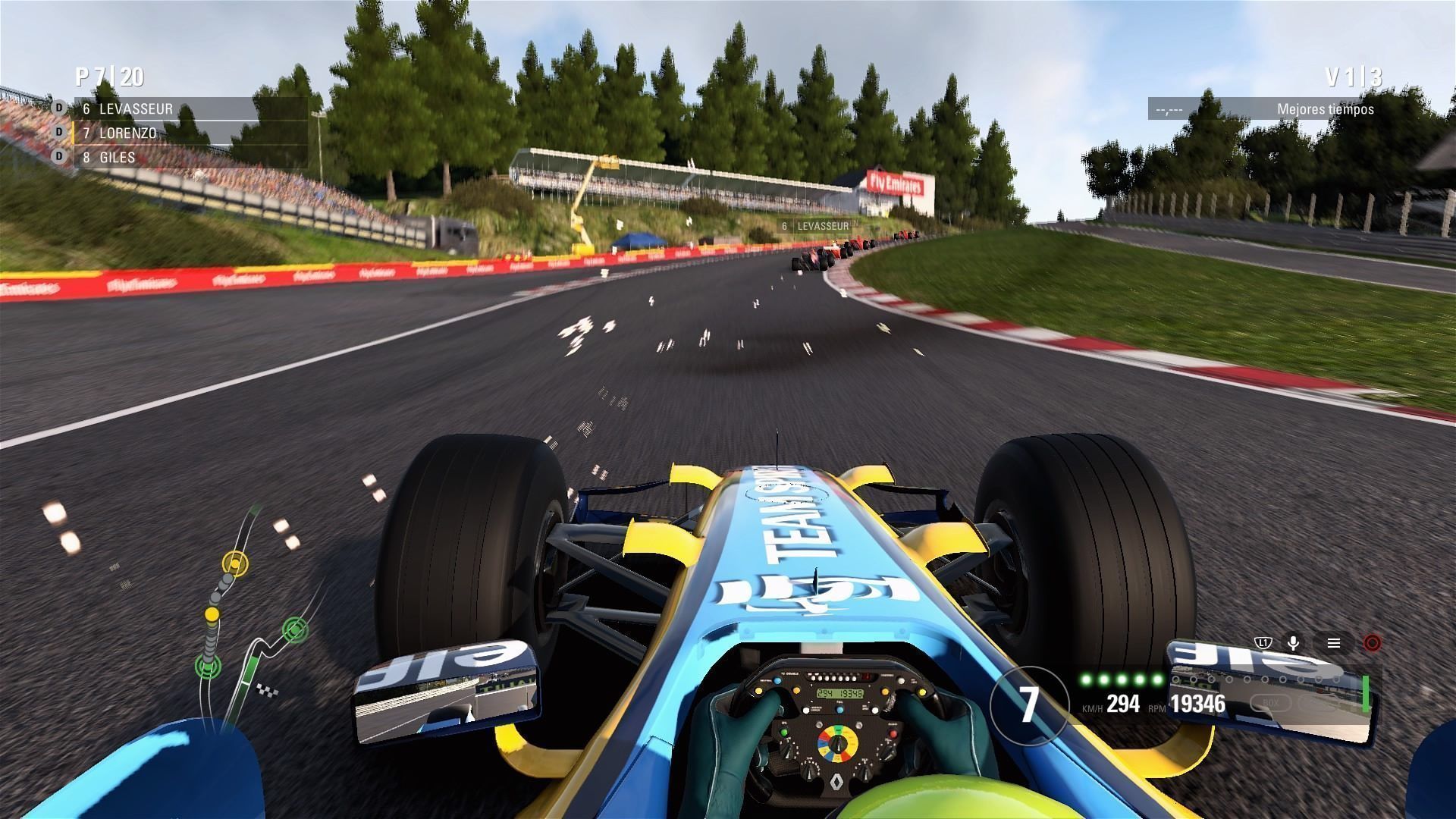Click the red circular target icon
Viewport: 1456px width, 819px height.
pos(1371,643)
